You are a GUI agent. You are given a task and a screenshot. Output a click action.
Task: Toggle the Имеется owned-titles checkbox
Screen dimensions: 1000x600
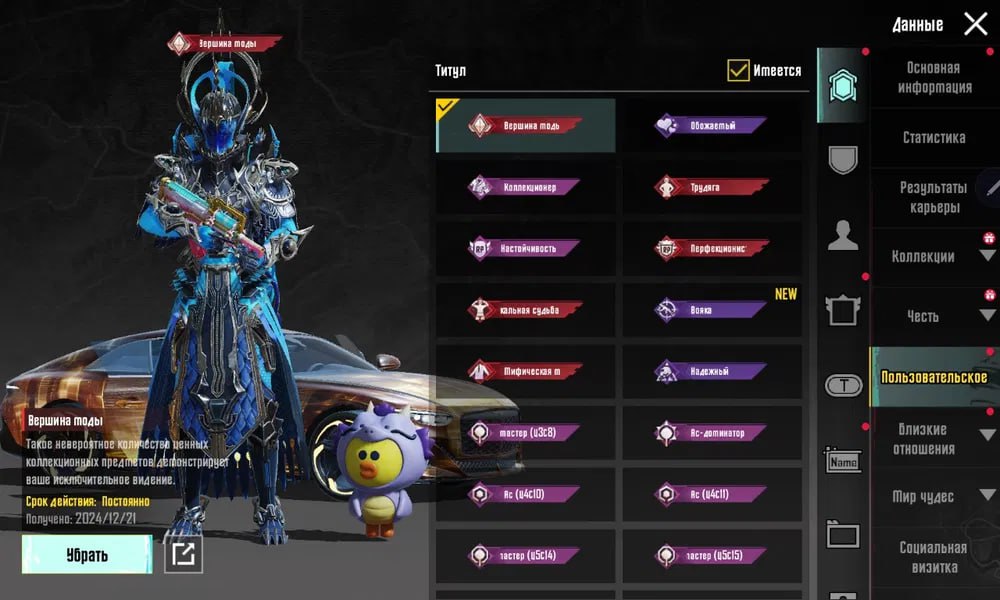(x=739, y=70)
